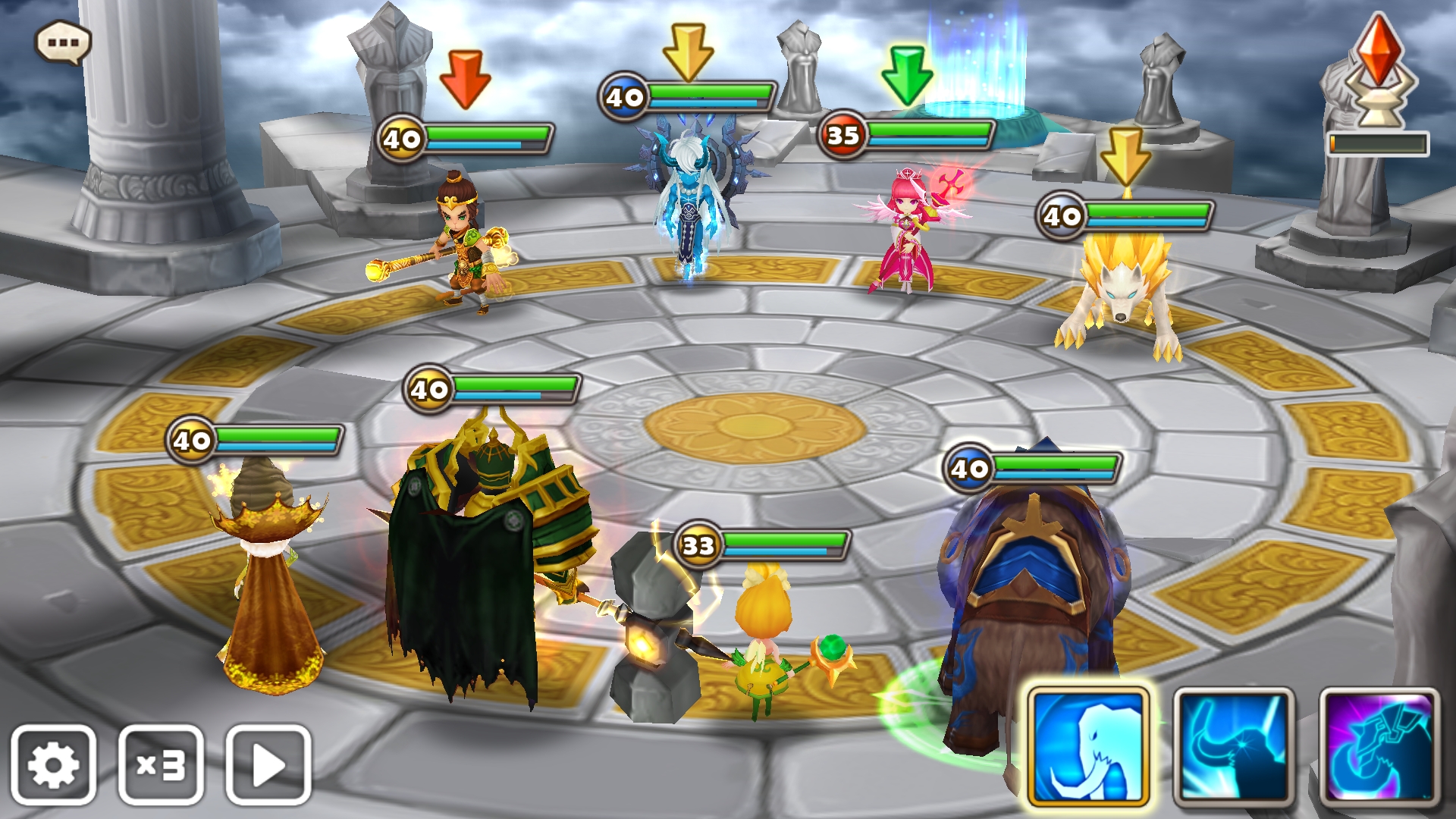Toggle the x3 battle speed button
This screenshot has height=819, width=1456.
click(161, 764)
